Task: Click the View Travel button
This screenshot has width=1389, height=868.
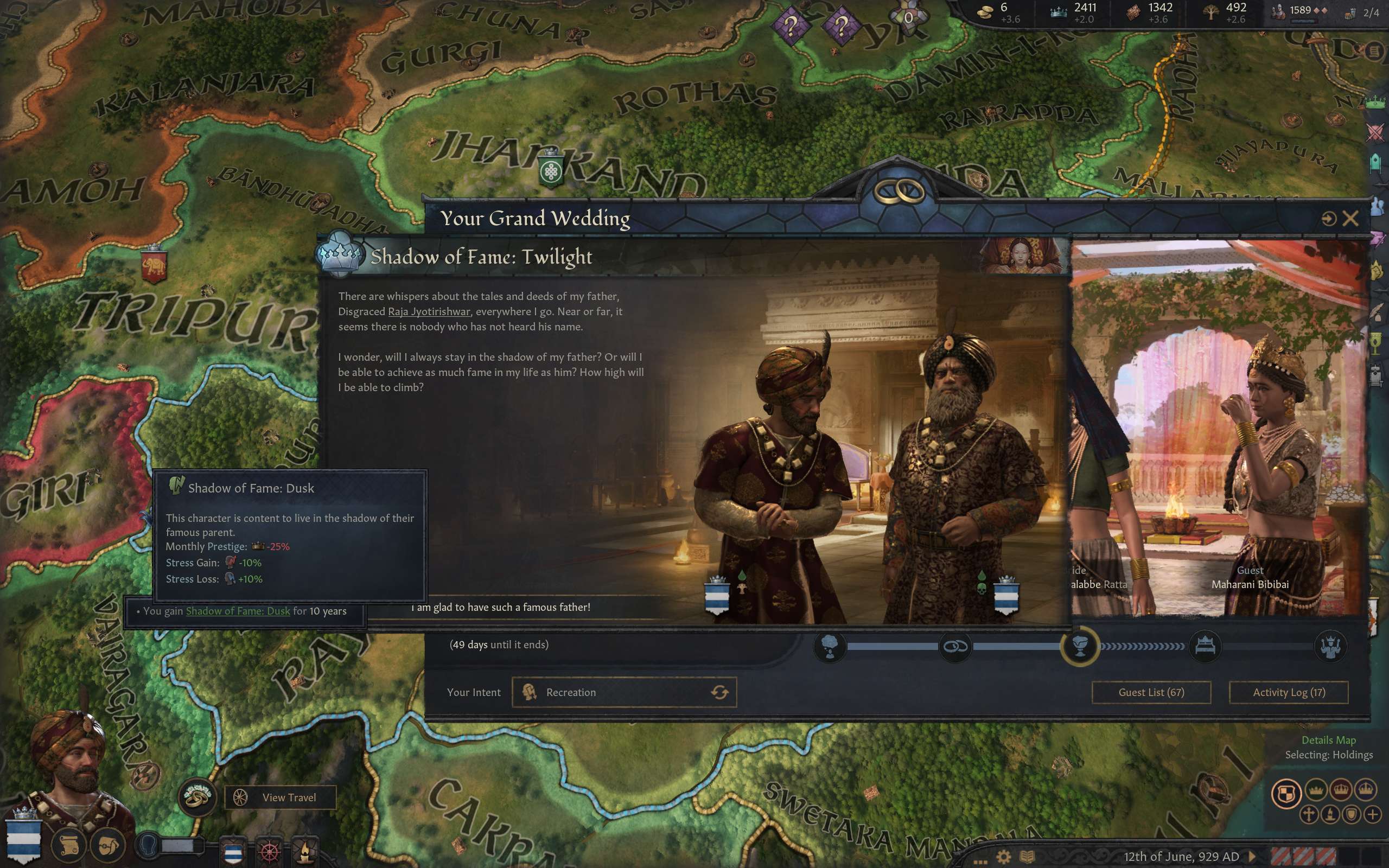Action: [x=280, y=797]
